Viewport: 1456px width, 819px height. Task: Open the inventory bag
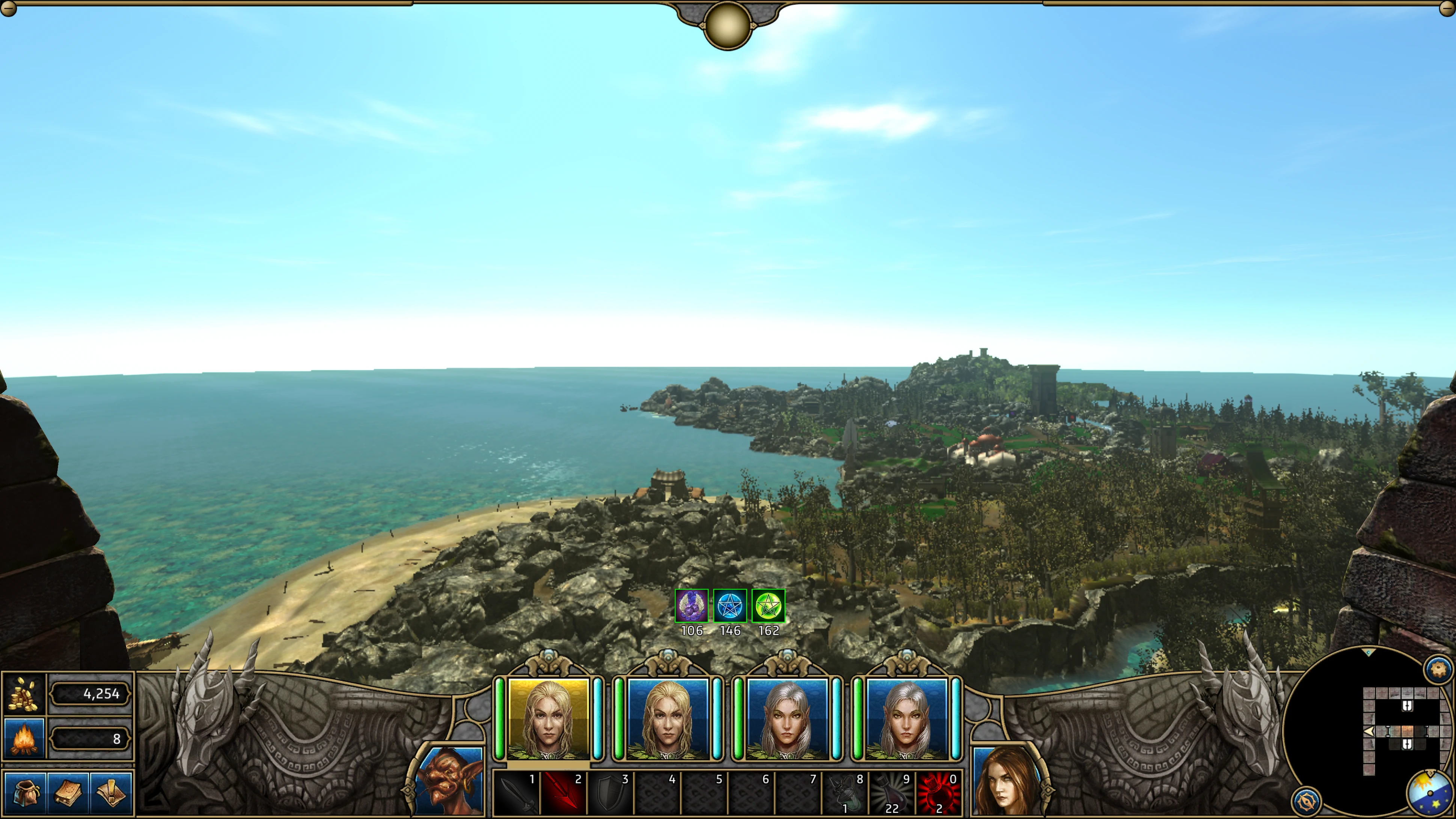tap(25, 792)
